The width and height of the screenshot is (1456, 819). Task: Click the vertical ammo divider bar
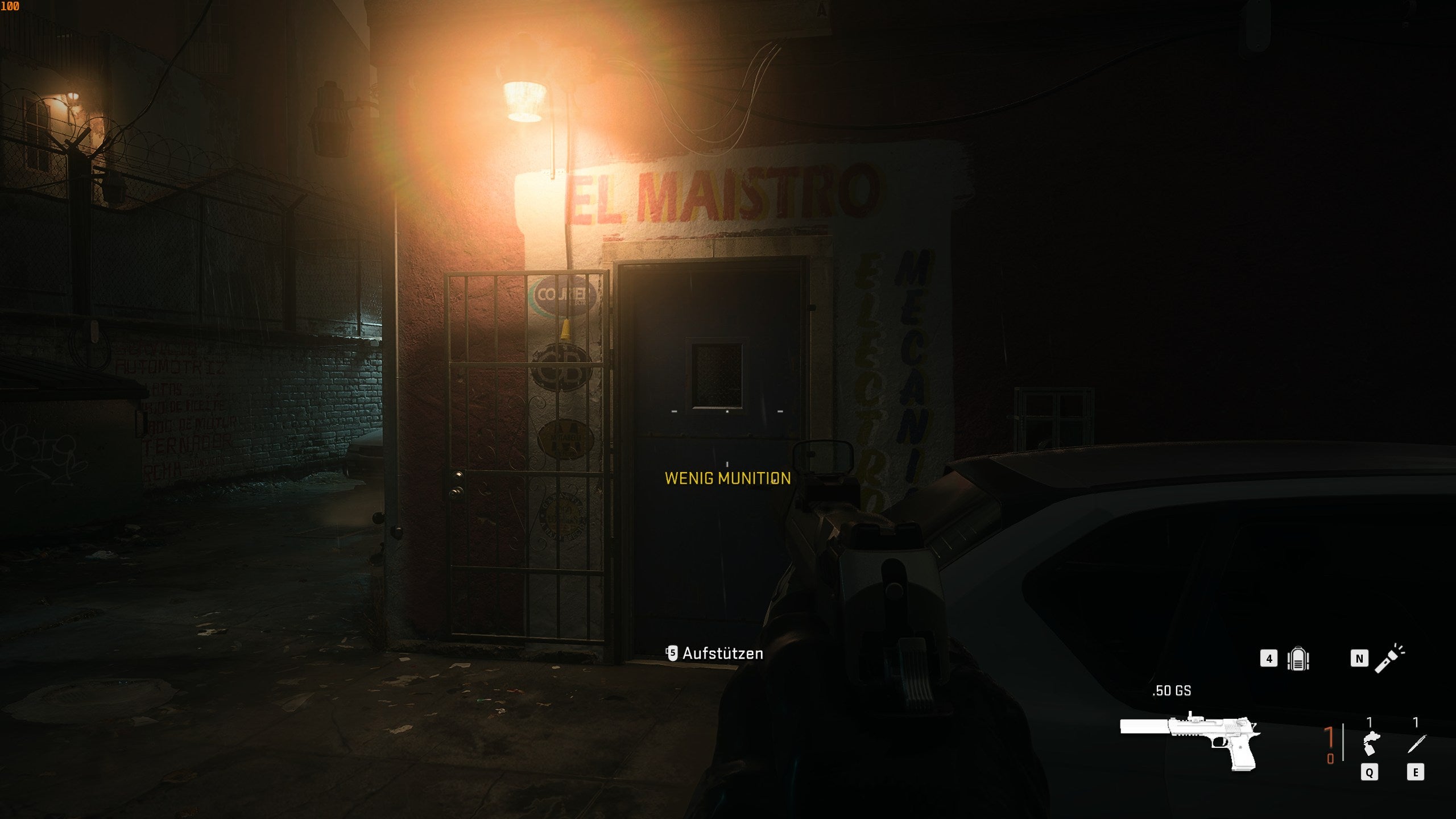click(1343, 742)
